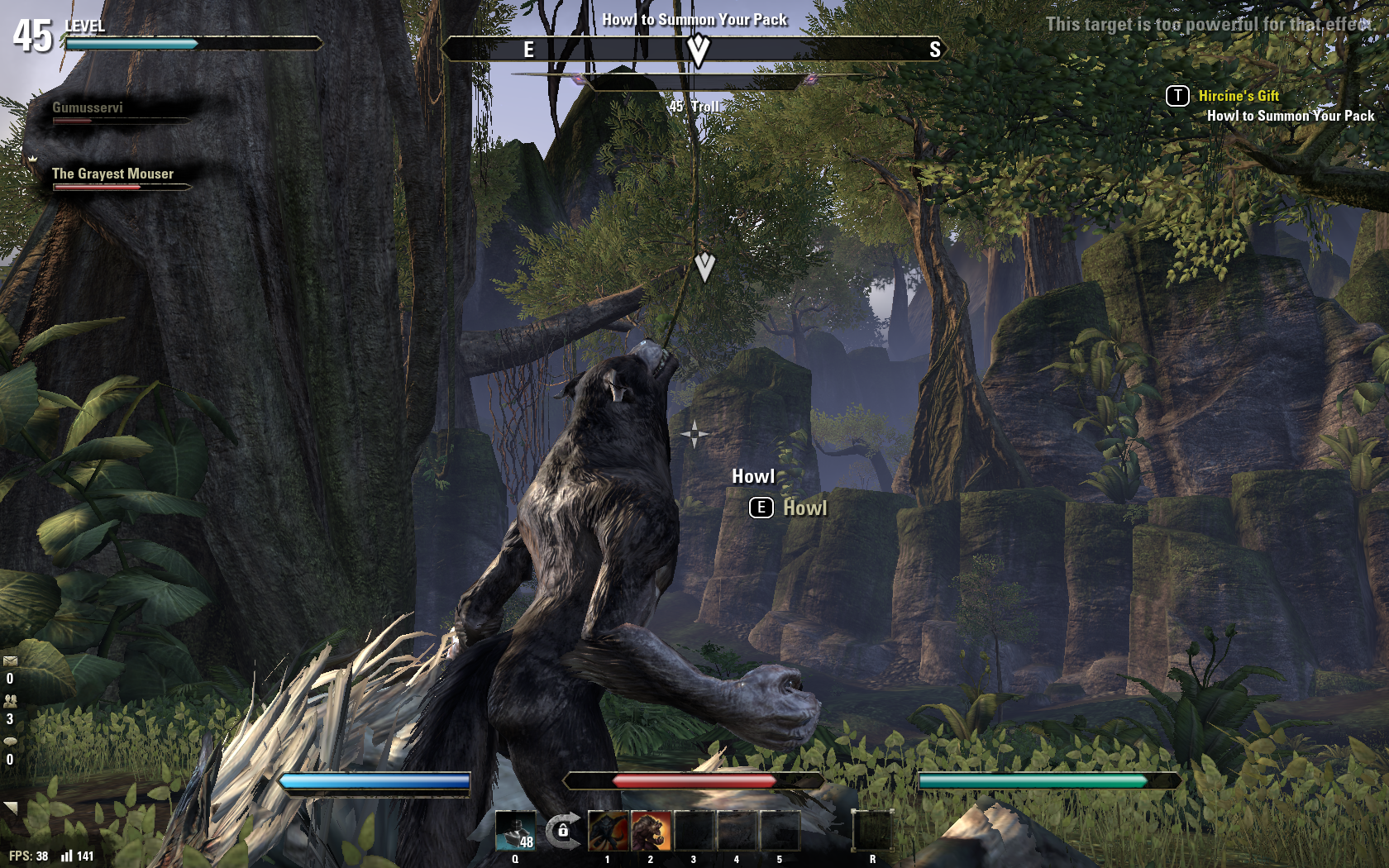Select group member The Grayest Mouser
Image resolution: width=1389 pixels, height=868 pixels.
coord(113,174)
